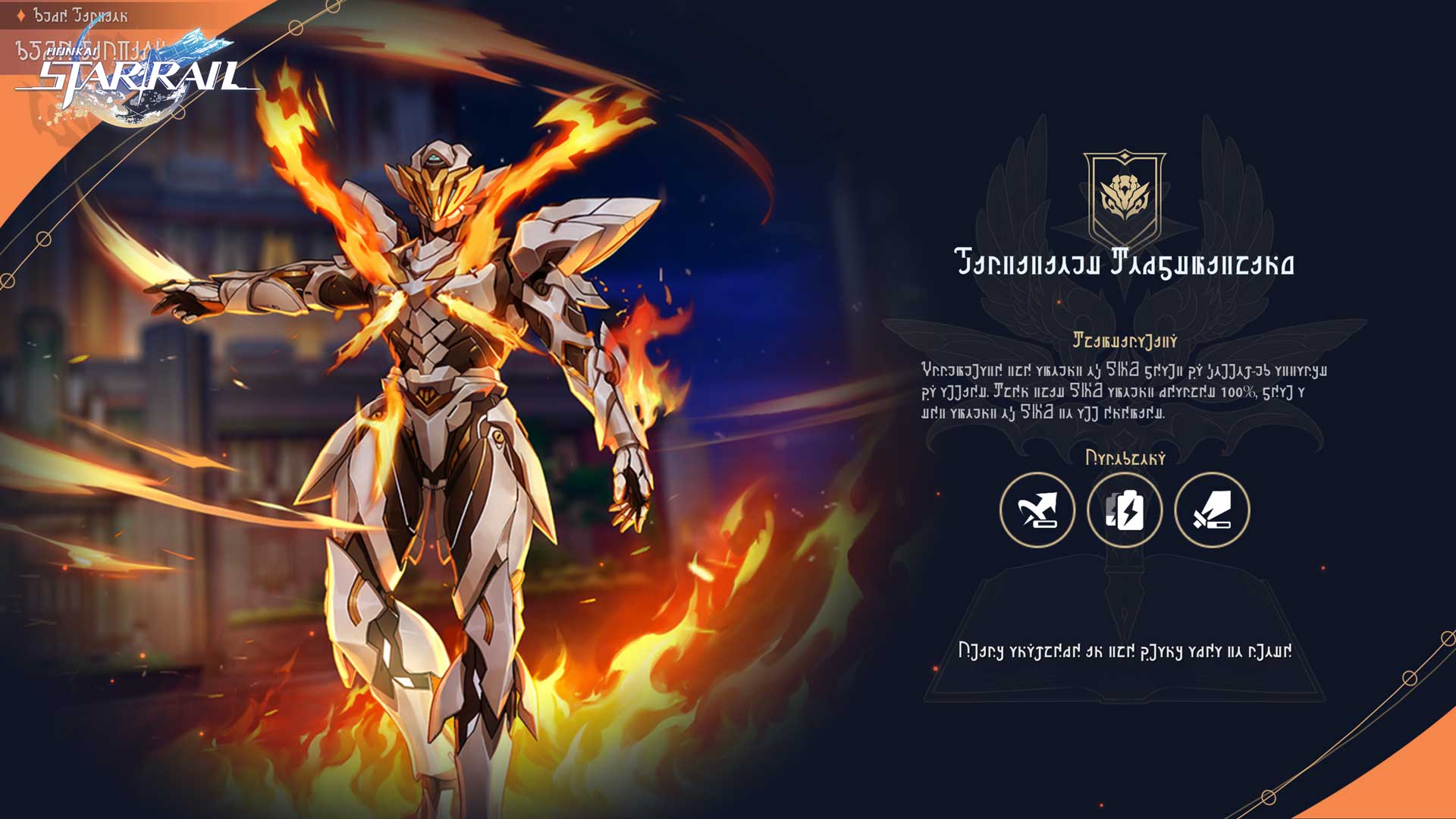This screenshot has height=819, width=1456.
Task: Click the golden shield crest emblem
Action: click(x=1125, y=197)
